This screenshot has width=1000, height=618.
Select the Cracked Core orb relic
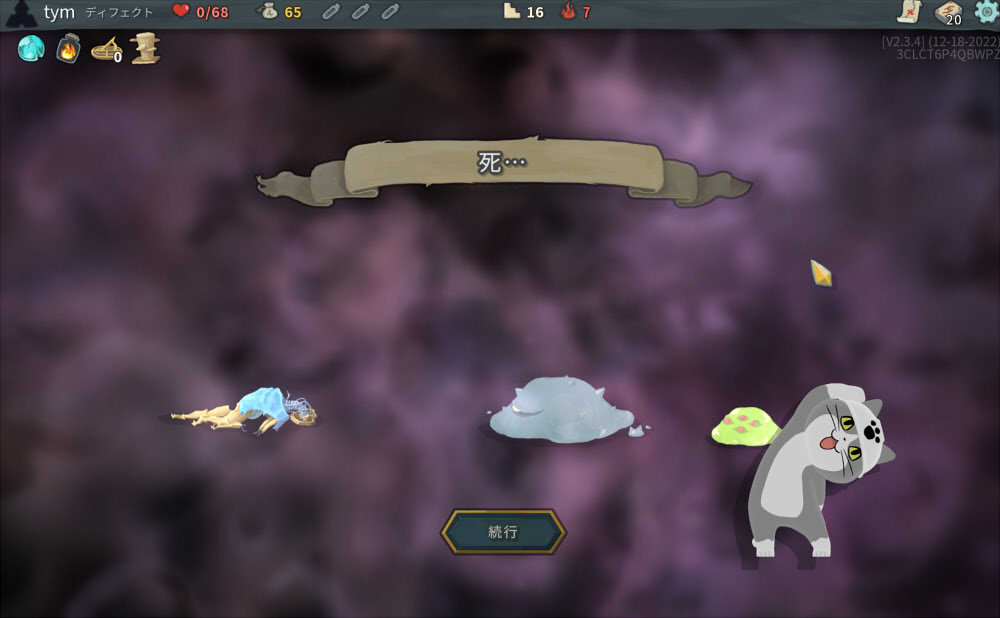pyautogui.click(x=31, y=49)
